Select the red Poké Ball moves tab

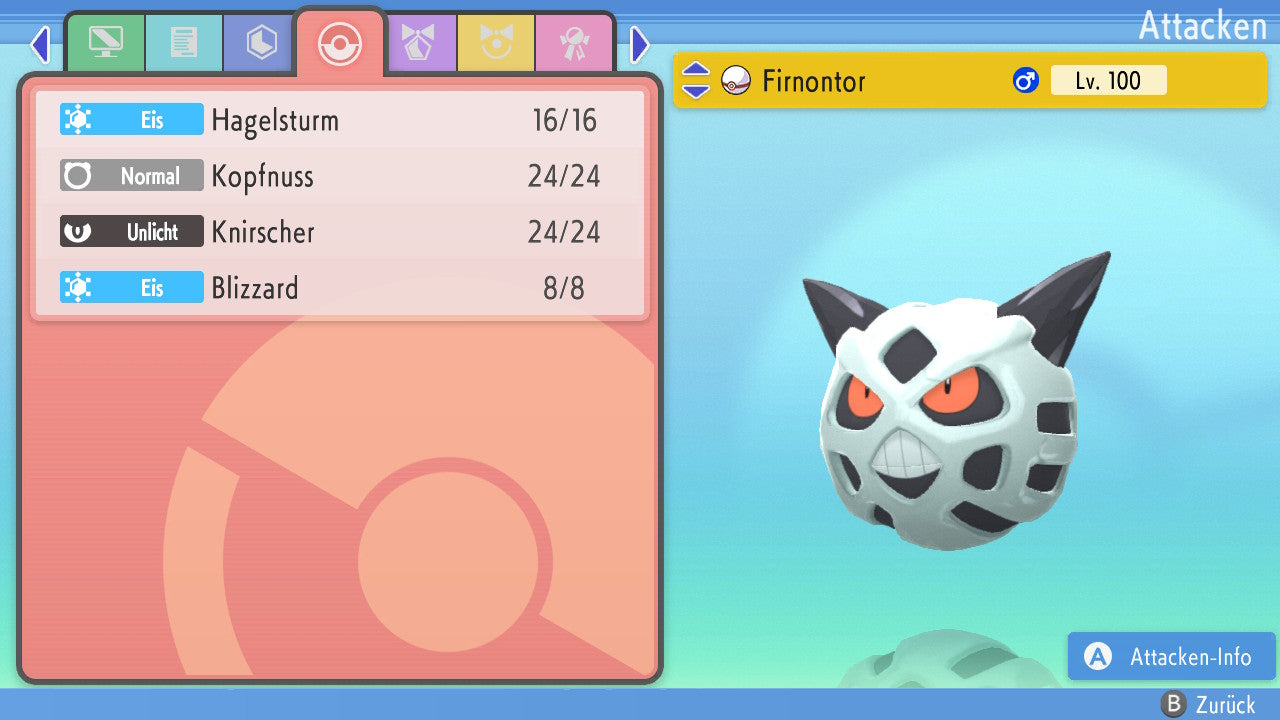tap(339, 43)
